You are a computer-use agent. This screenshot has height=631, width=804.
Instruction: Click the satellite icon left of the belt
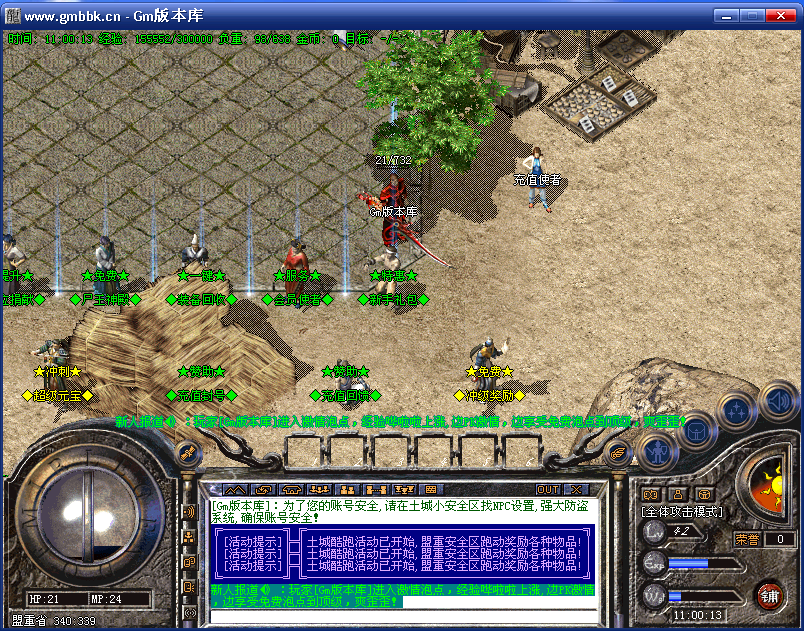tap(186, 452)
